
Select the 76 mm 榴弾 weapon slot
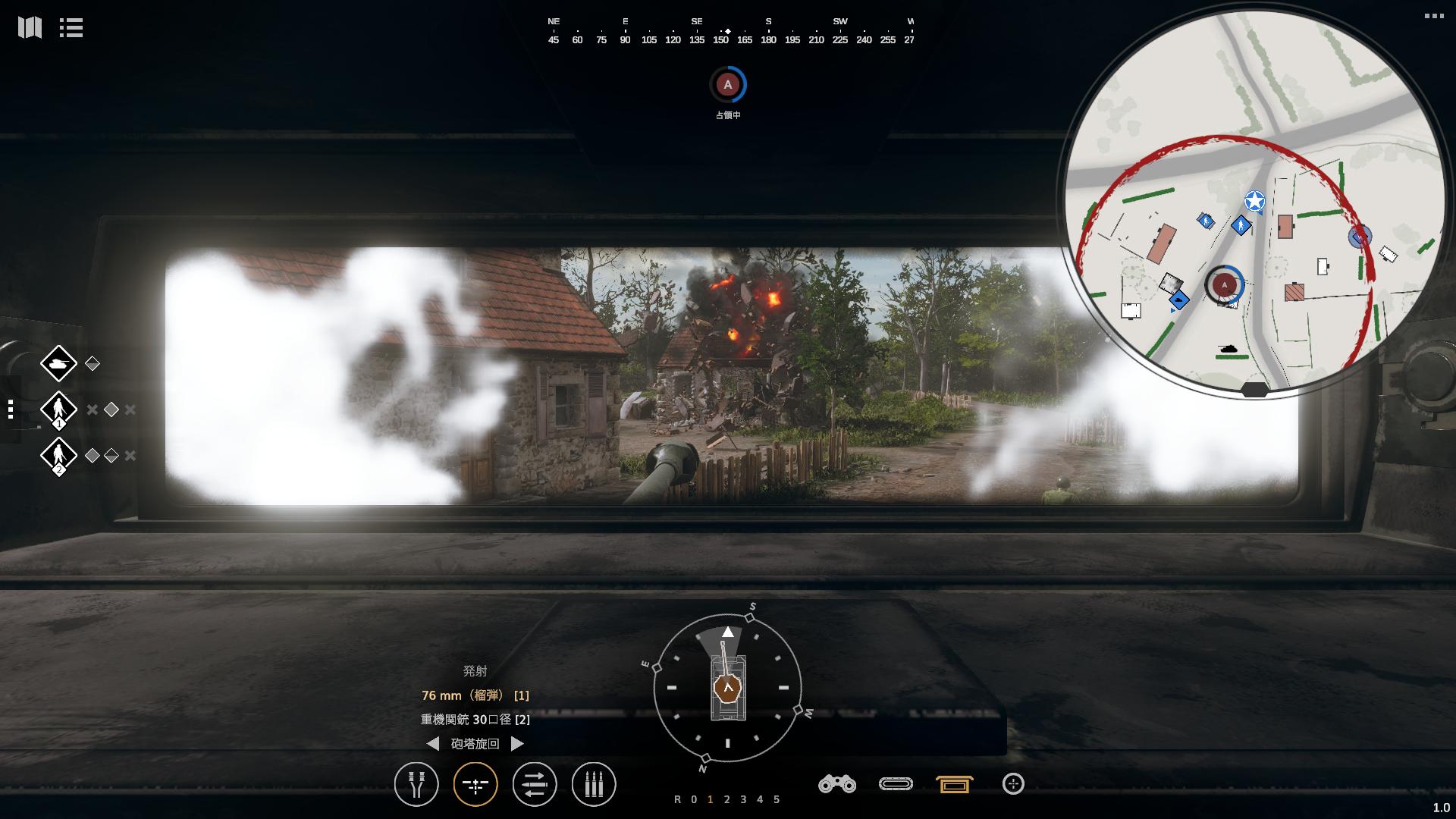click(475, 695)
